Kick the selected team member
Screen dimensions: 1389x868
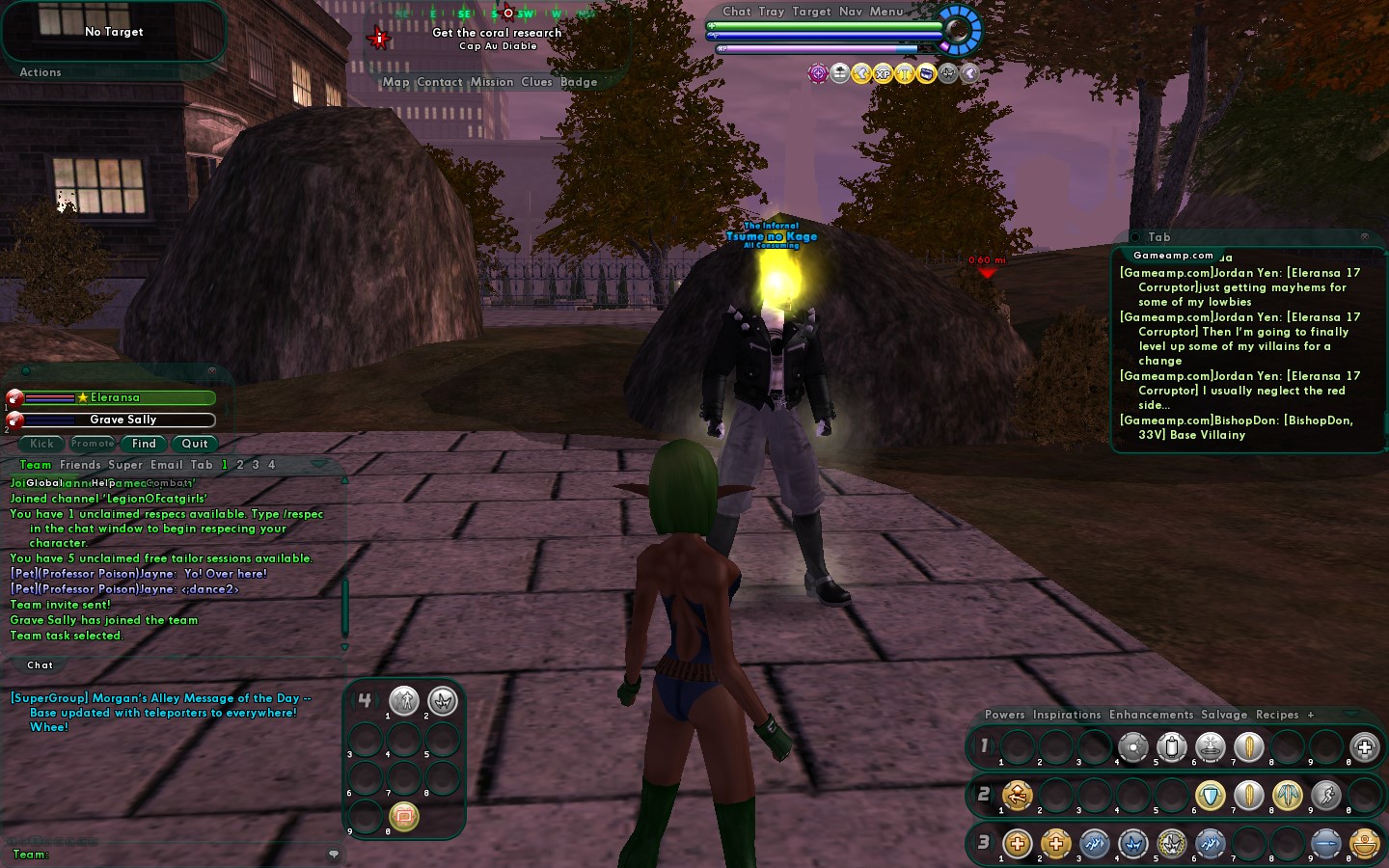[x=41, y=444]
